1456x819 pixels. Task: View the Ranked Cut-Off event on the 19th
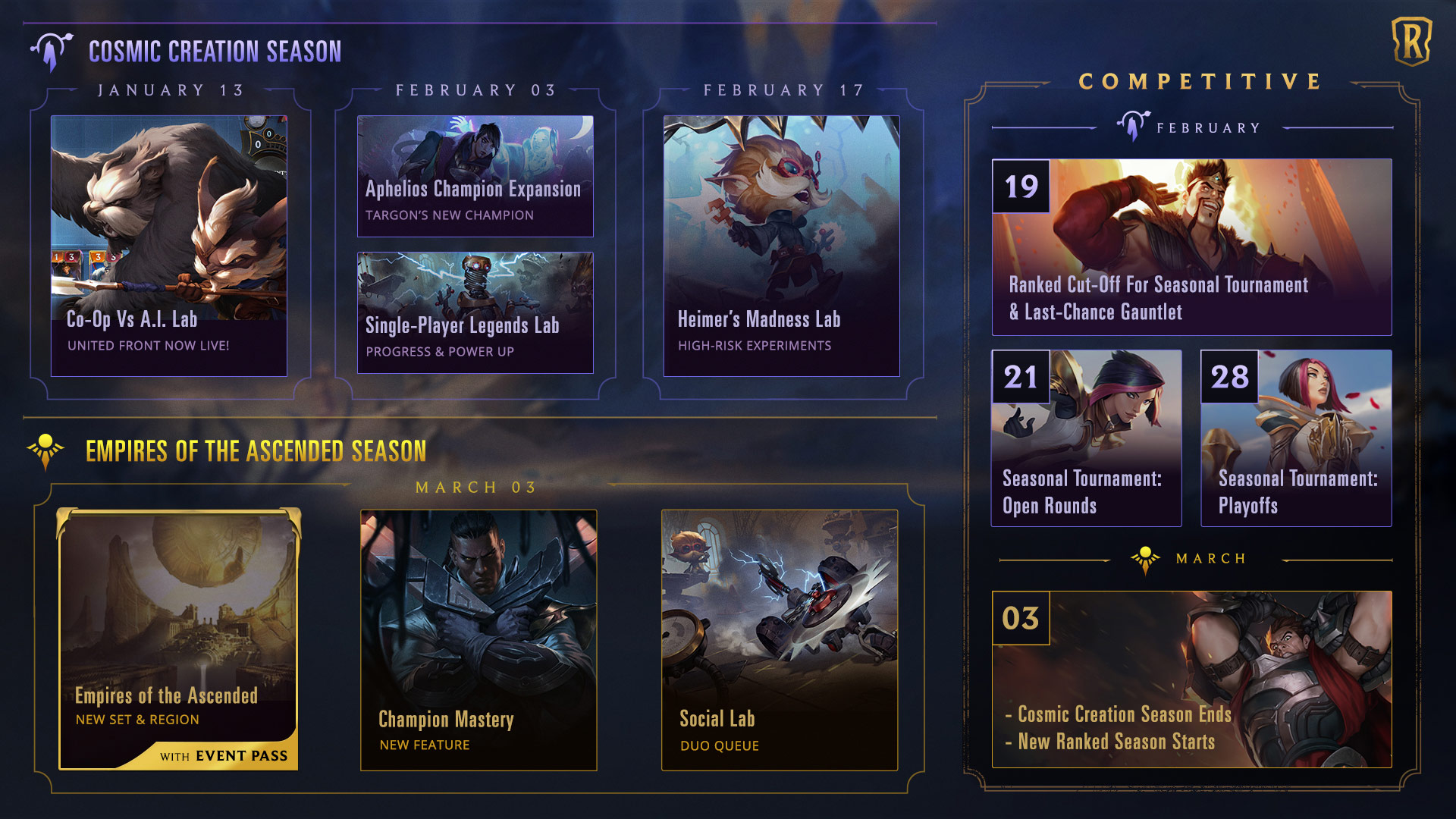pyautogui.click(x=1191, y=247)
